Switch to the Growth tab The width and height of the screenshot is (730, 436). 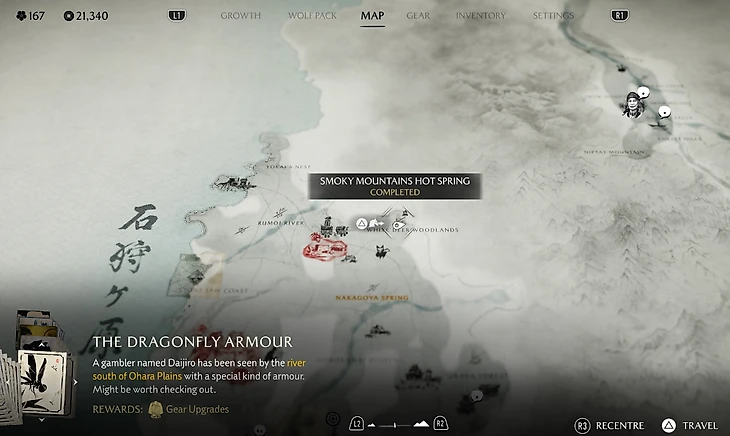(240, 16)
